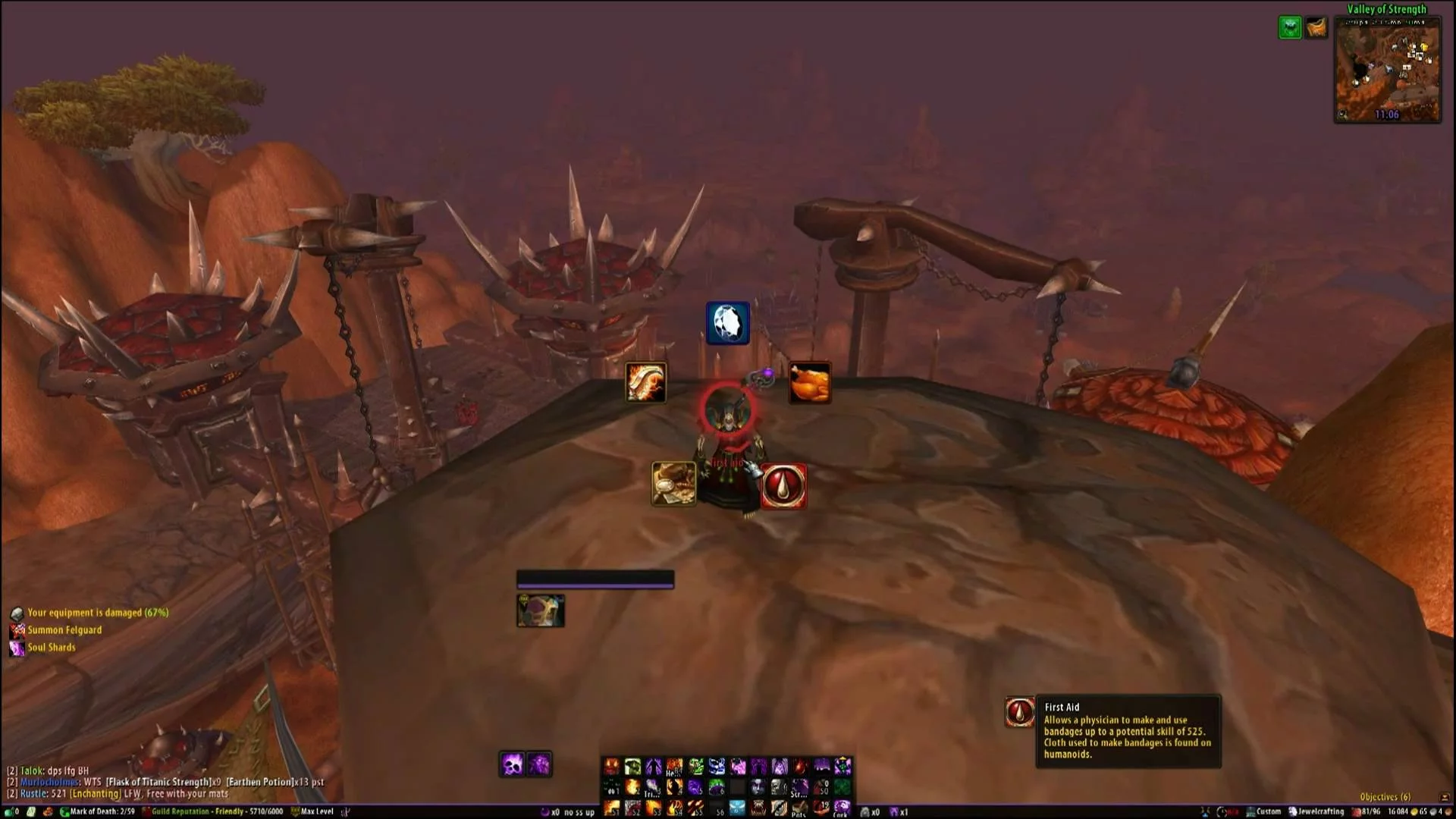Click the equipment damaged warning
This screenshot has height=819, width=1456.
[x=97, y=613]
